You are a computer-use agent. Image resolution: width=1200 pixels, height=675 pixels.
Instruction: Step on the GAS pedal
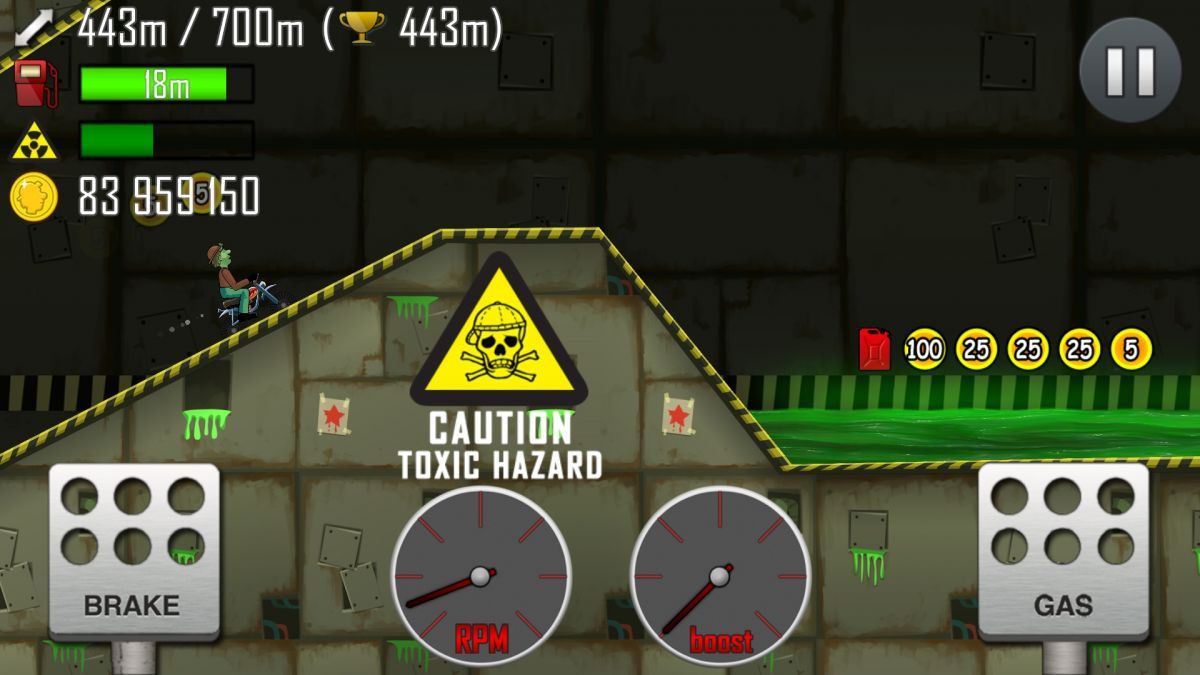tap(1062, 549)
